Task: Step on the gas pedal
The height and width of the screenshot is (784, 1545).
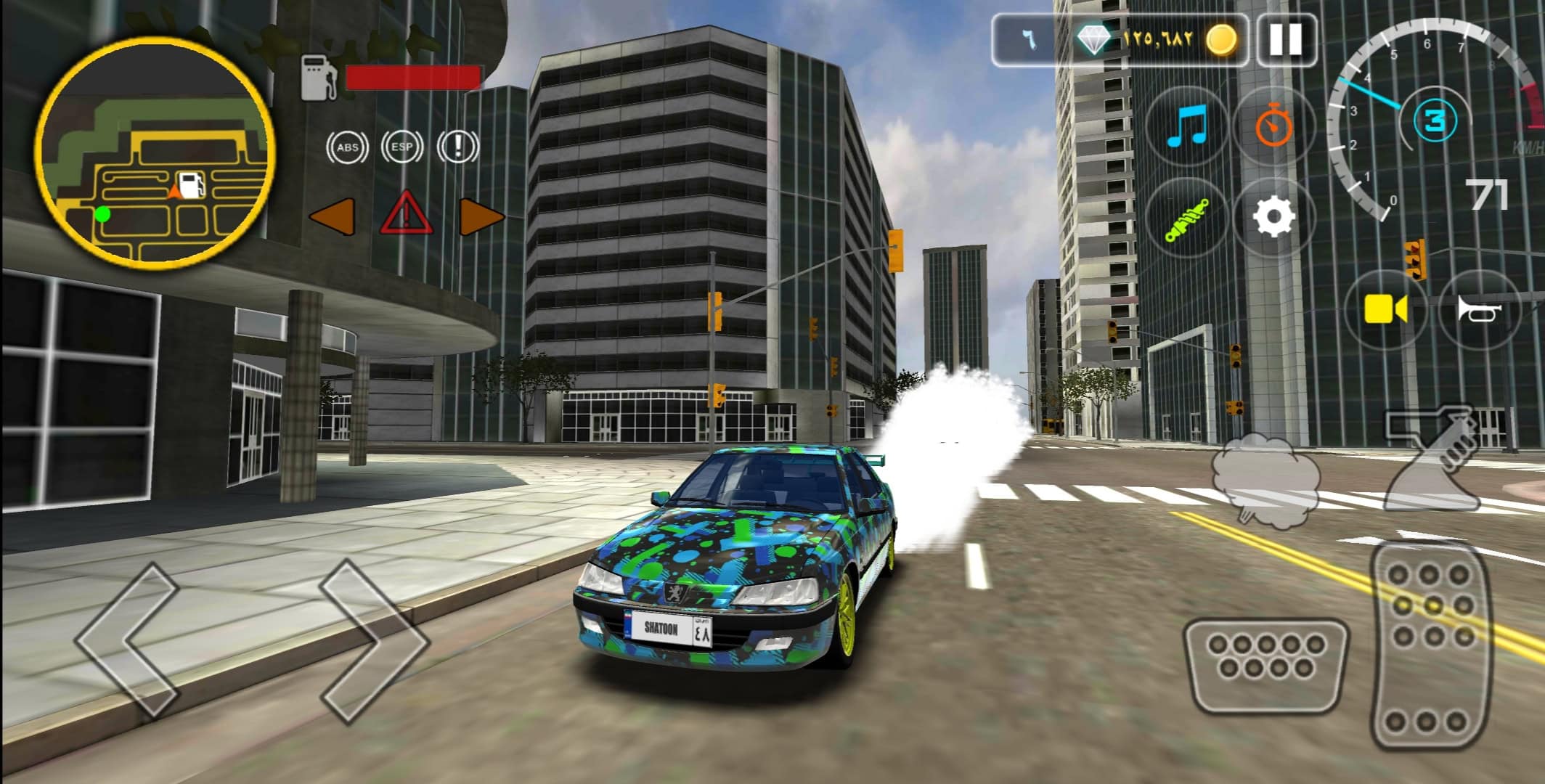Action: tap(1432, 646)
